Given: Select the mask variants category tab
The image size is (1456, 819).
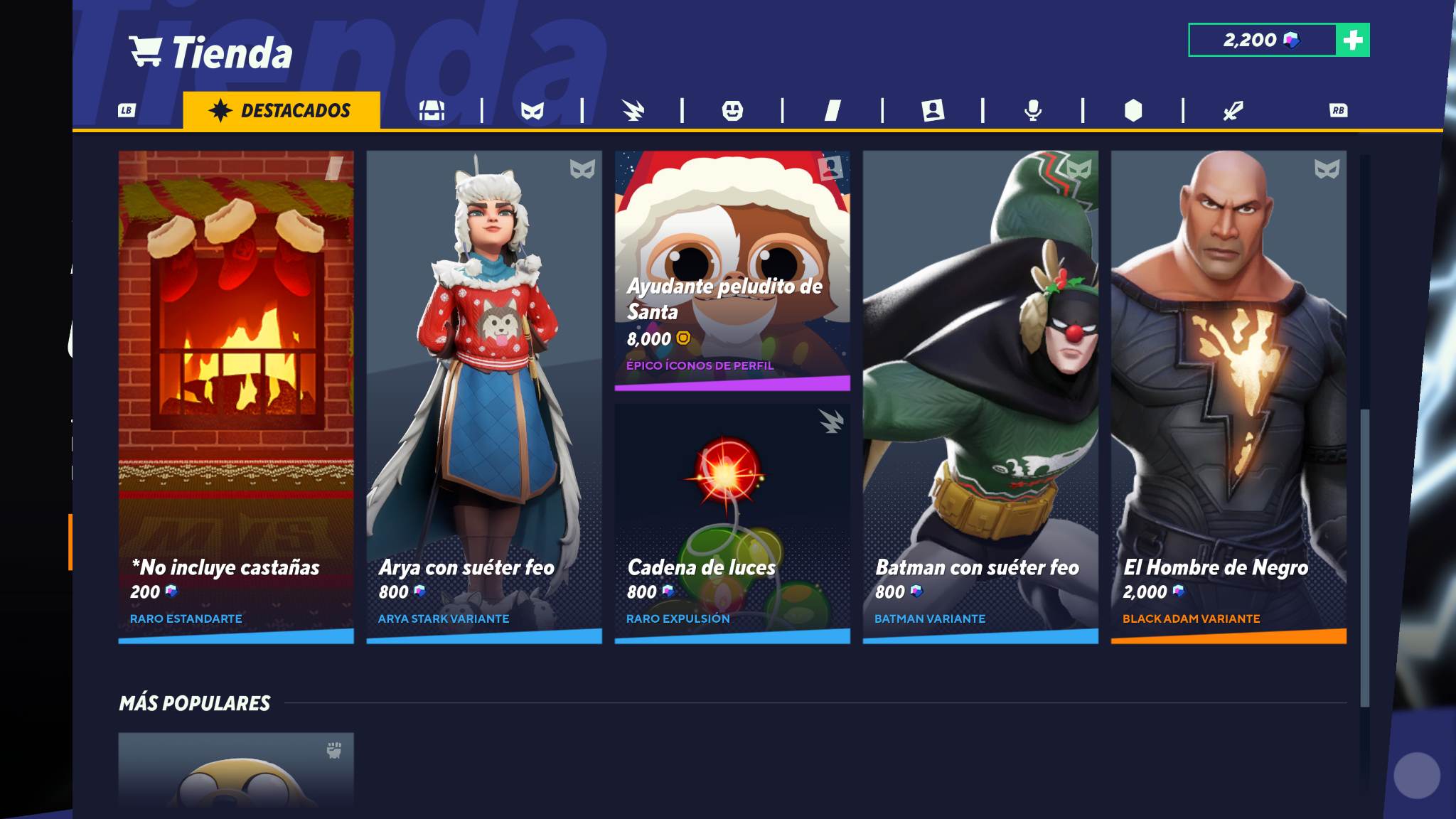Looking at the screenshot, I should click(x=532, y=110).
